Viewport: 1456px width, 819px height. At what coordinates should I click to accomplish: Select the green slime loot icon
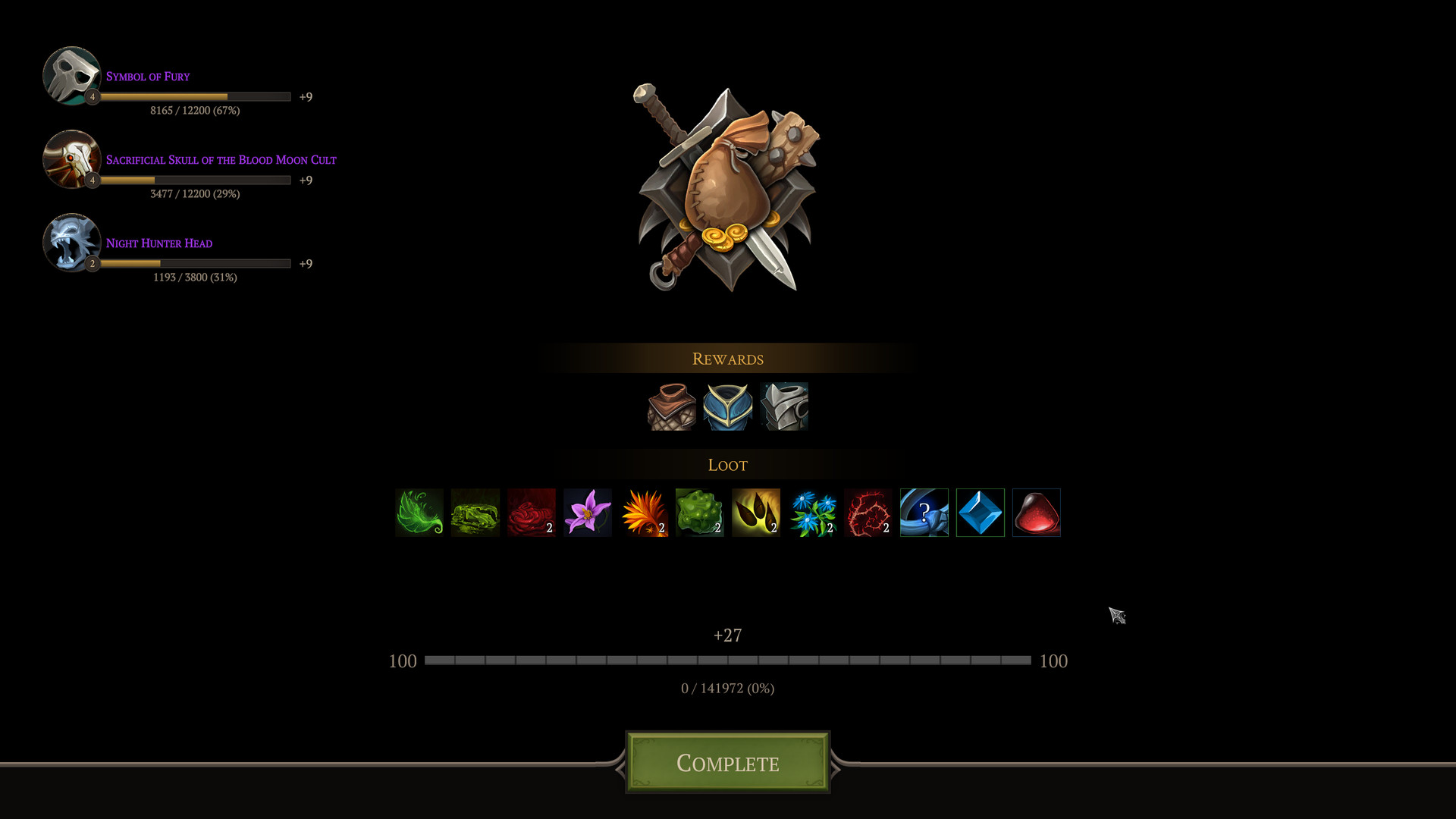click(699, 513)
